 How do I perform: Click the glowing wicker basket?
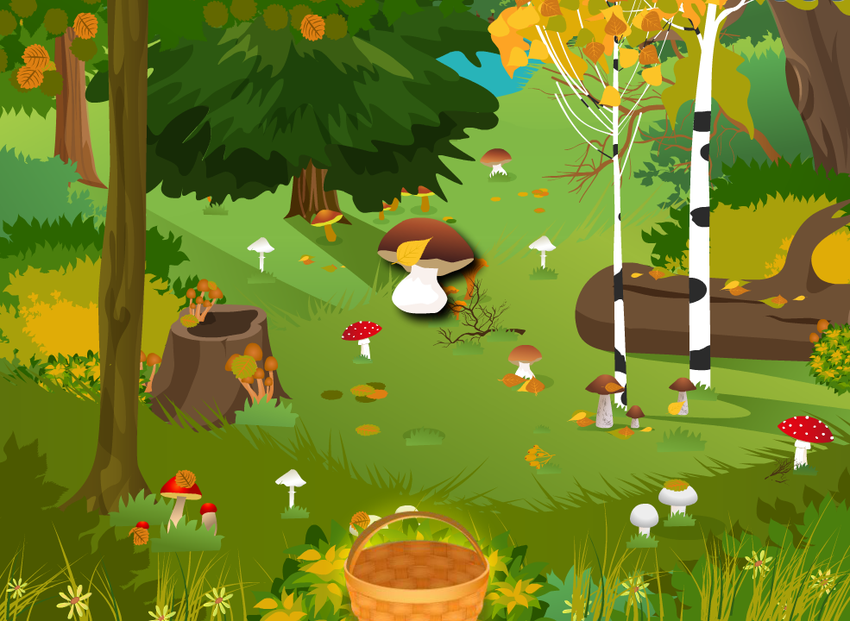pyautogui.click(x=416, y=577)
